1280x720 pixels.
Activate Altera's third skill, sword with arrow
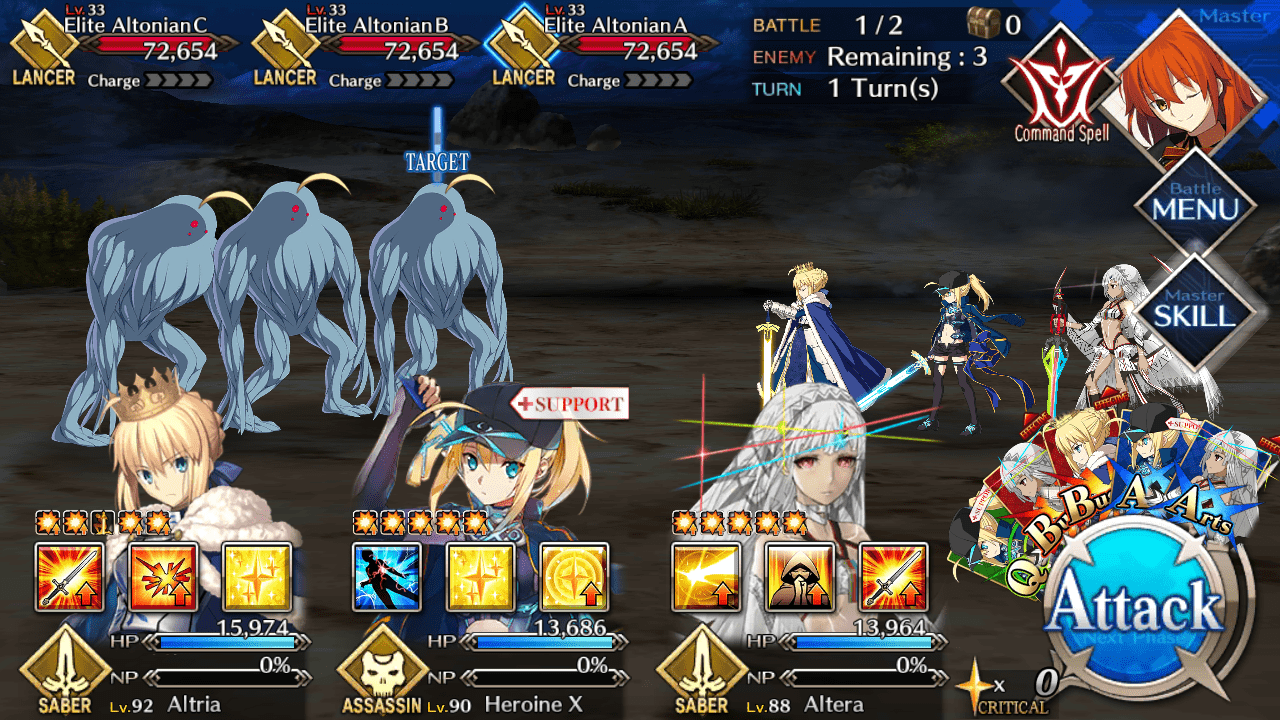(x=893, y=577)
